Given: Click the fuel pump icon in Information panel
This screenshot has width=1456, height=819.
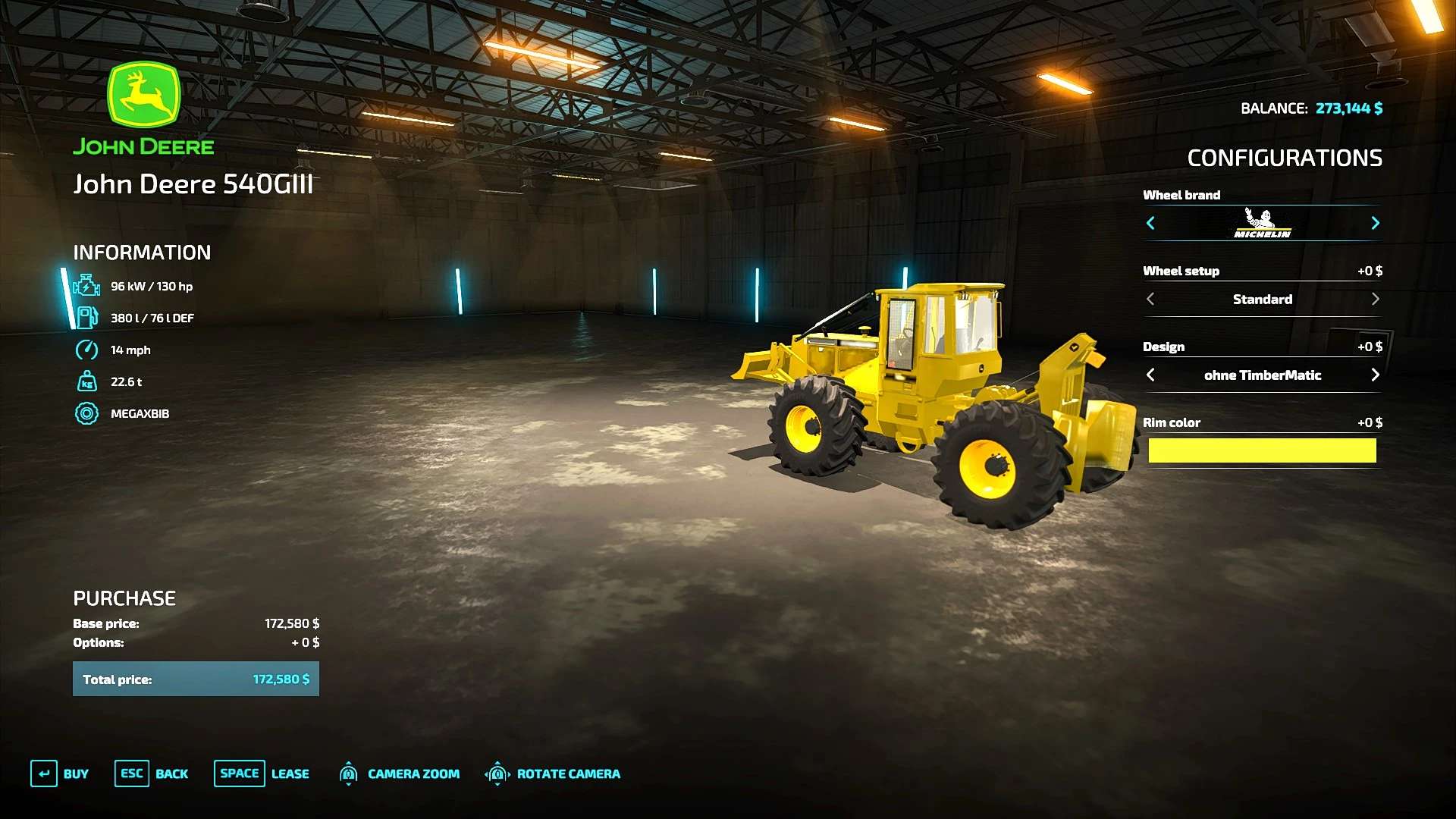Looking at the screenshot, I should click(86, 318).
